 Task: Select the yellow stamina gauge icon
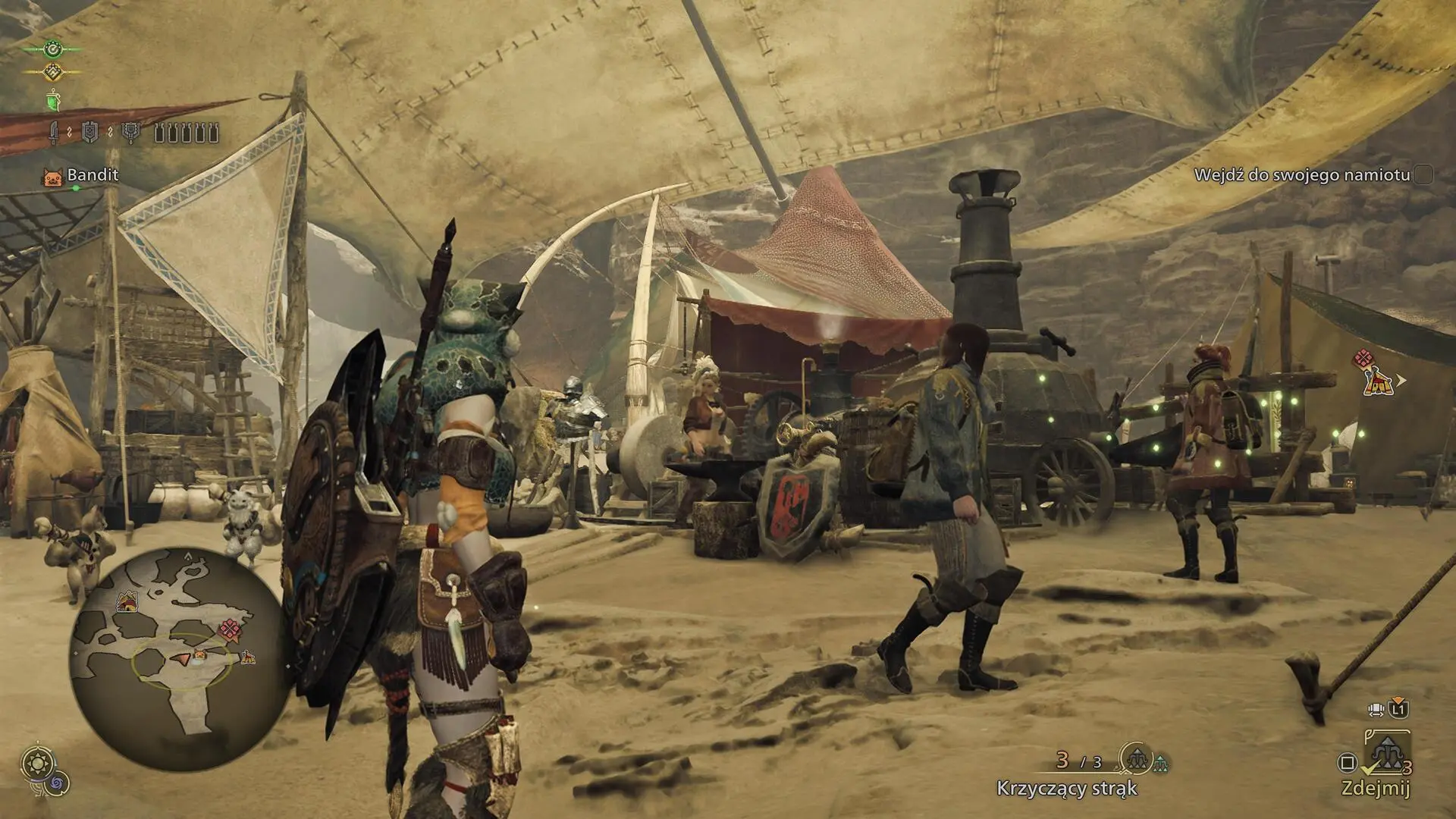click(52, 72)
